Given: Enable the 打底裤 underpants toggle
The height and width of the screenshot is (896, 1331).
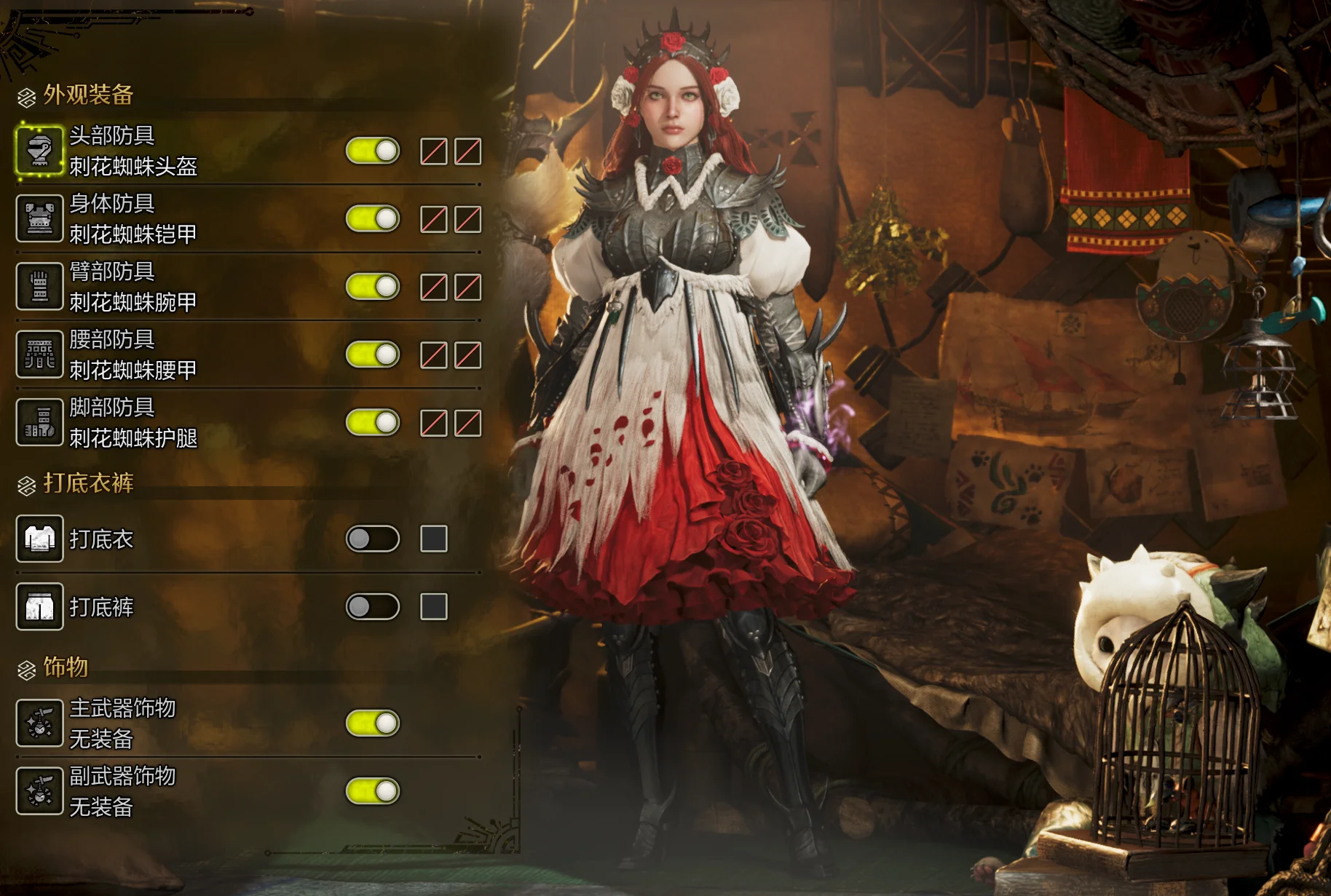Looking at the screenshot, I should (373, 606).
